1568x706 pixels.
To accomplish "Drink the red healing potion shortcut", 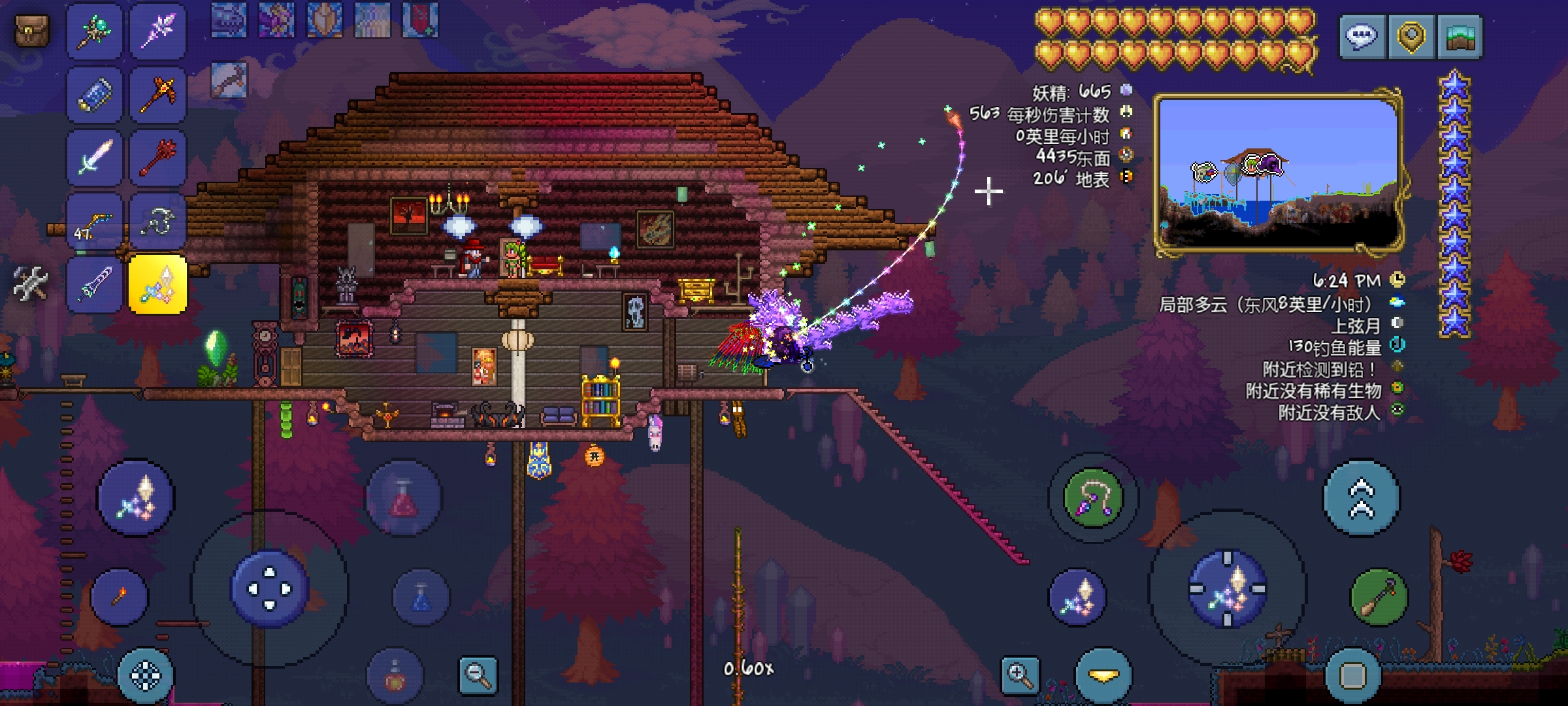I will (x=403, y=498).
